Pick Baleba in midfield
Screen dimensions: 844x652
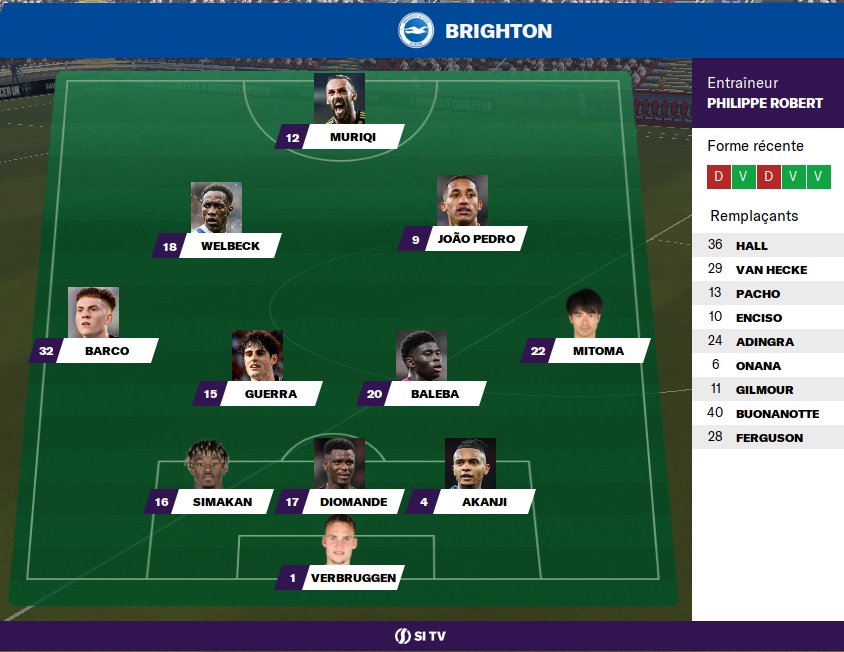coord(434,394)
